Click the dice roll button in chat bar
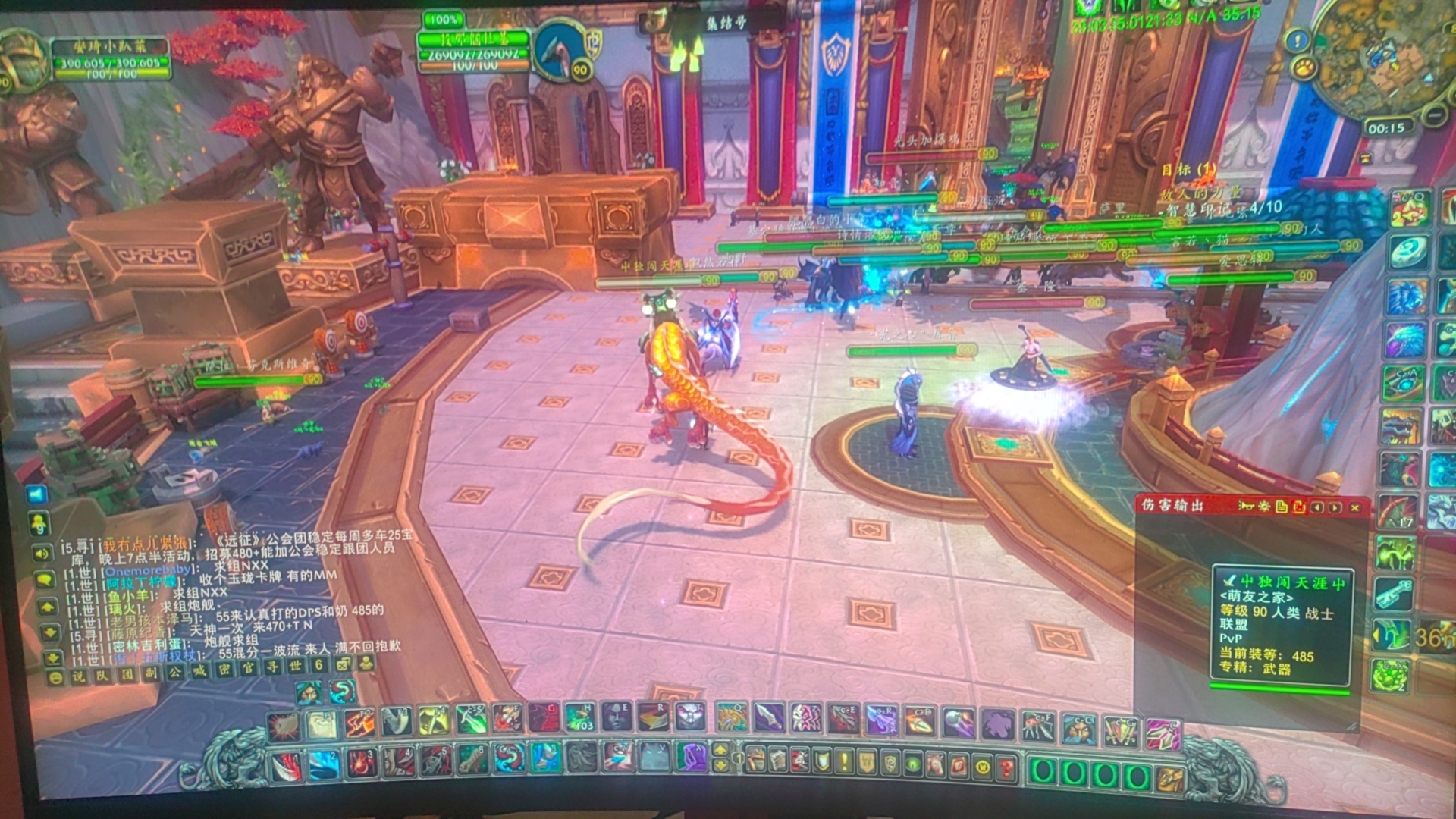The image size is (1456, 819). point(343,665)
